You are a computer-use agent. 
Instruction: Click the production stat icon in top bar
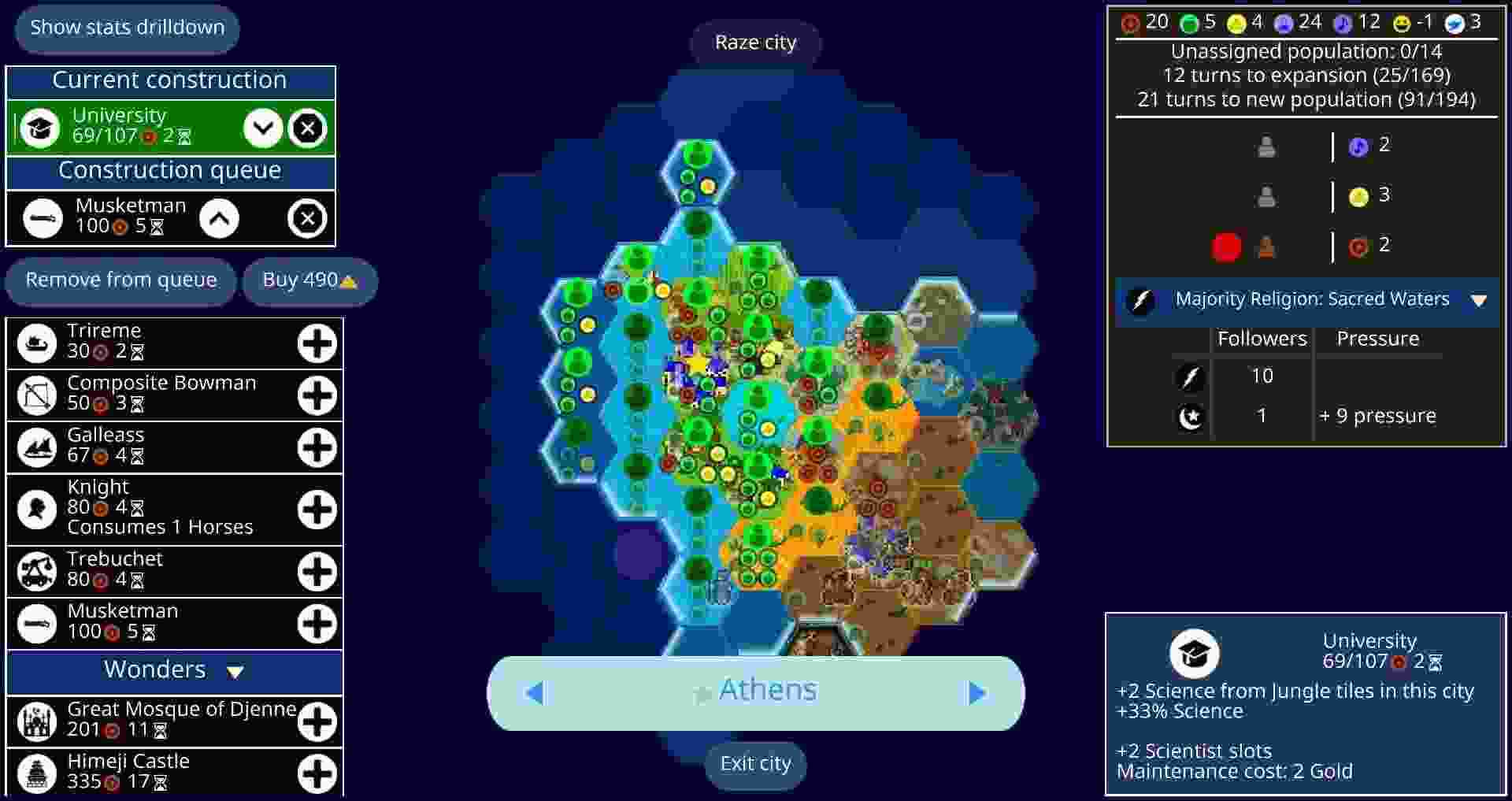pos(1129,22)
